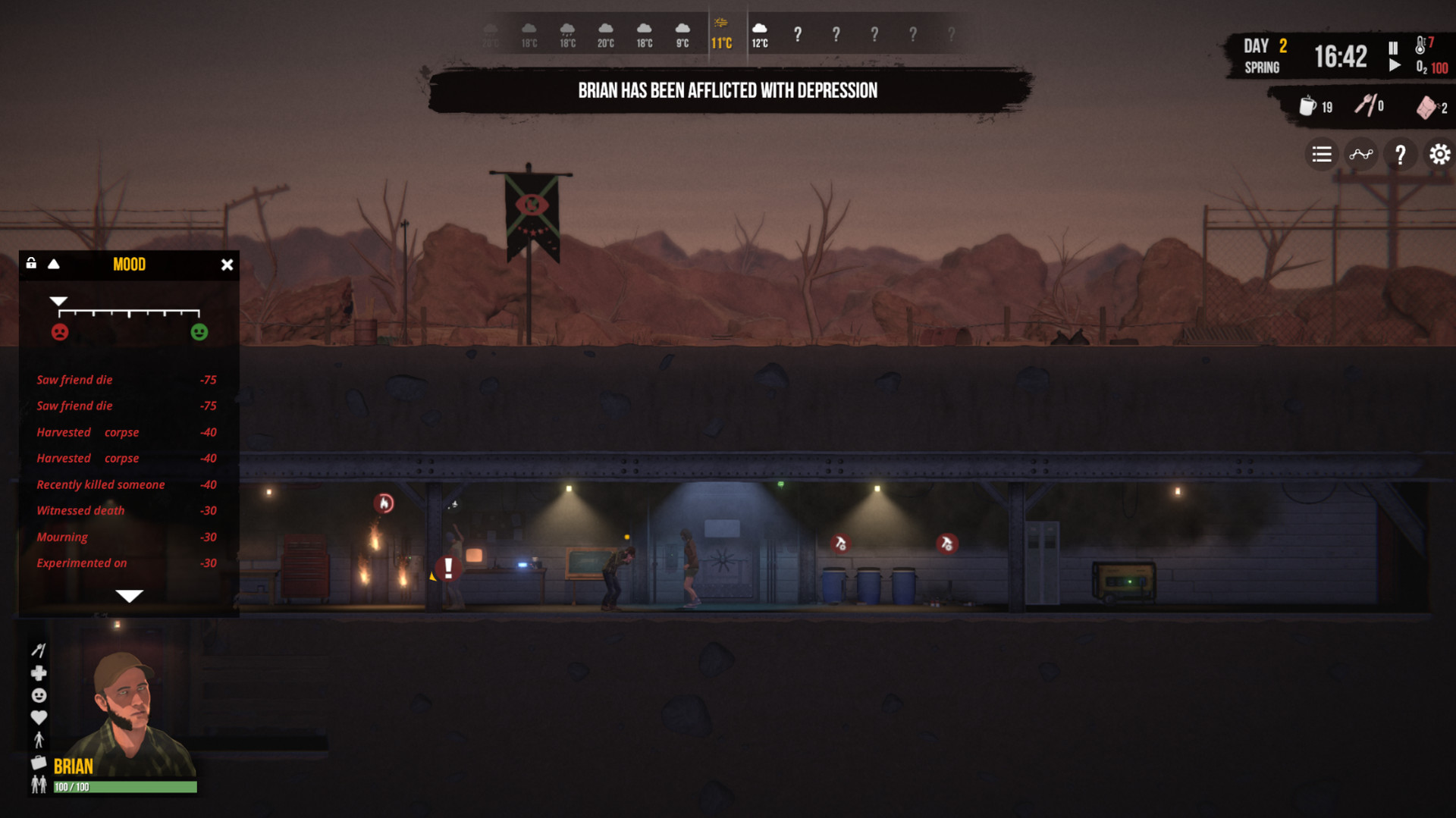Open the settings gear icon

tap(1439, 154)
